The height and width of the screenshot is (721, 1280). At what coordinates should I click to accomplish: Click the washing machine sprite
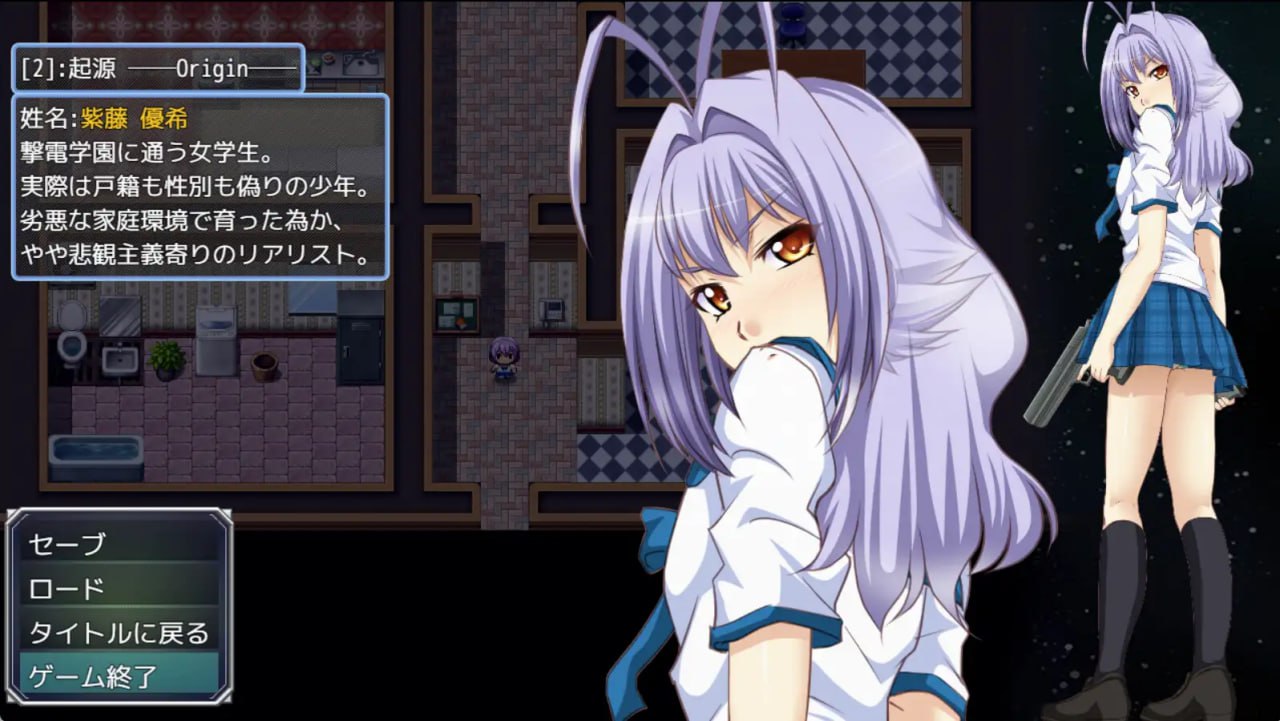pos(215,340)
